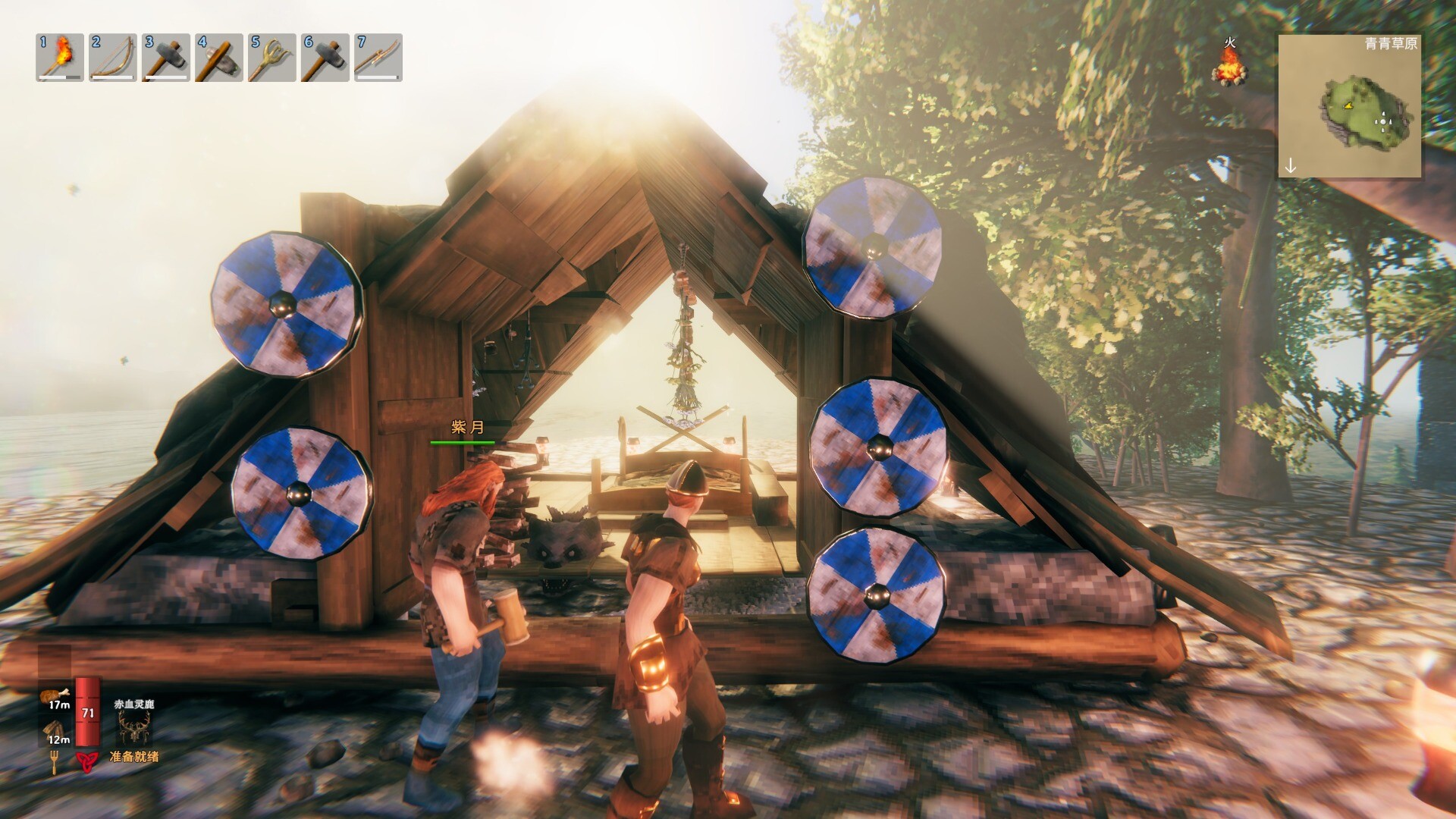
Task: Equip the cultivator fork tool
Action: click(272, 57)
